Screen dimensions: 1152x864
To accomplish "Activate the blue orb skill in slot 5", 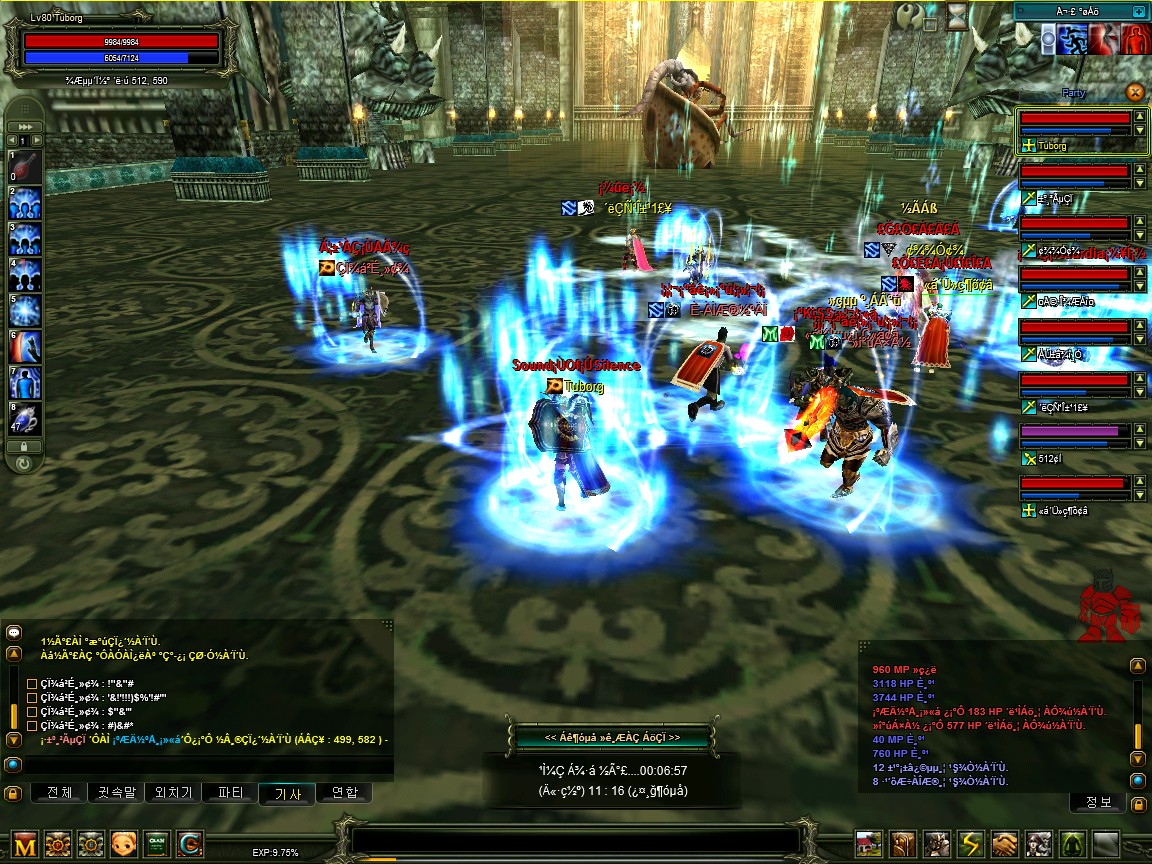I will pyautogui.click(x=26, y=310).
